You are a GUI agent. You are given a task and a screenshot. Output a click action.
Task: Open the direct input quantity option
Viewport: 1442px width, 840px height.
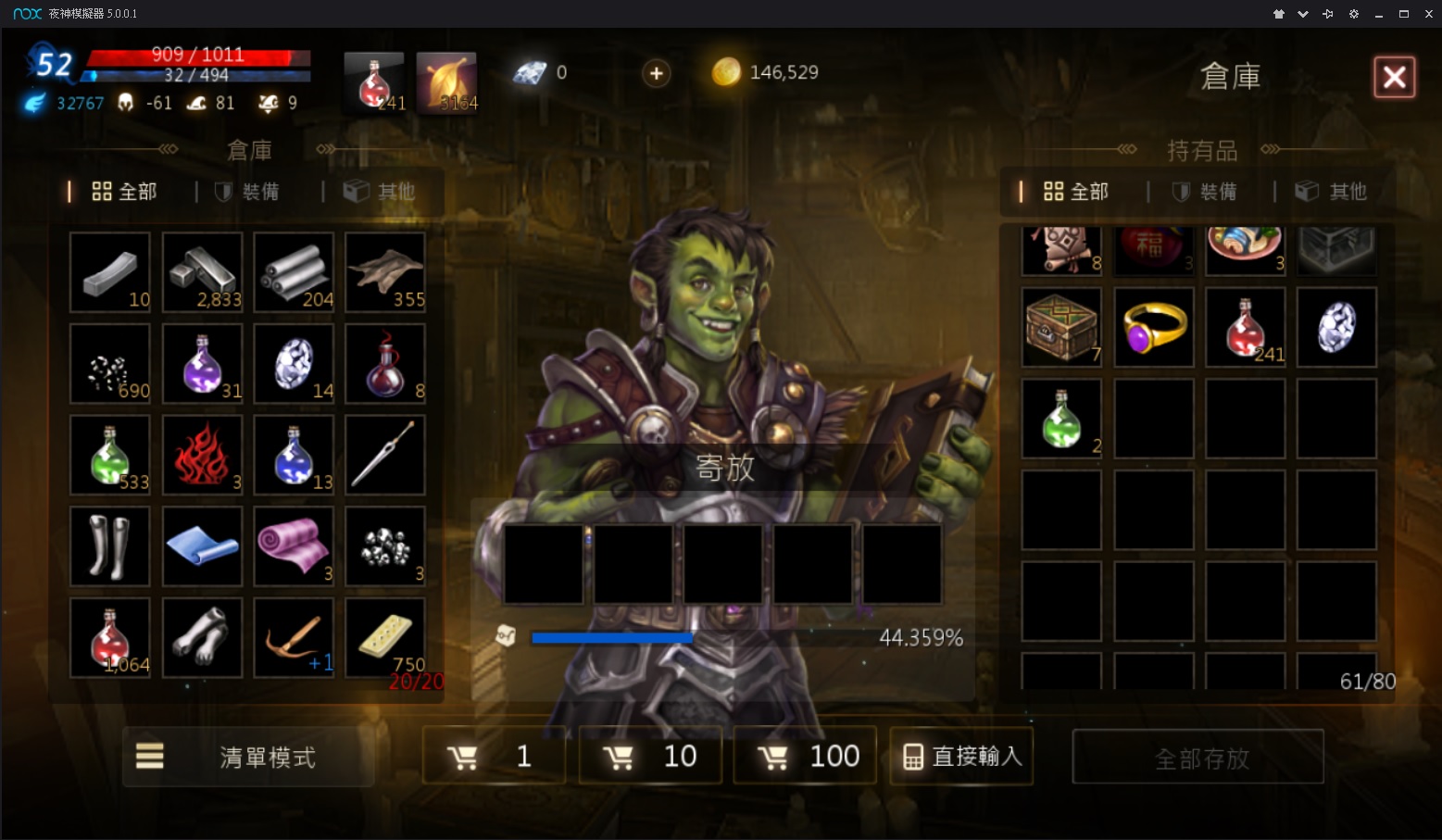pos(961,757)
